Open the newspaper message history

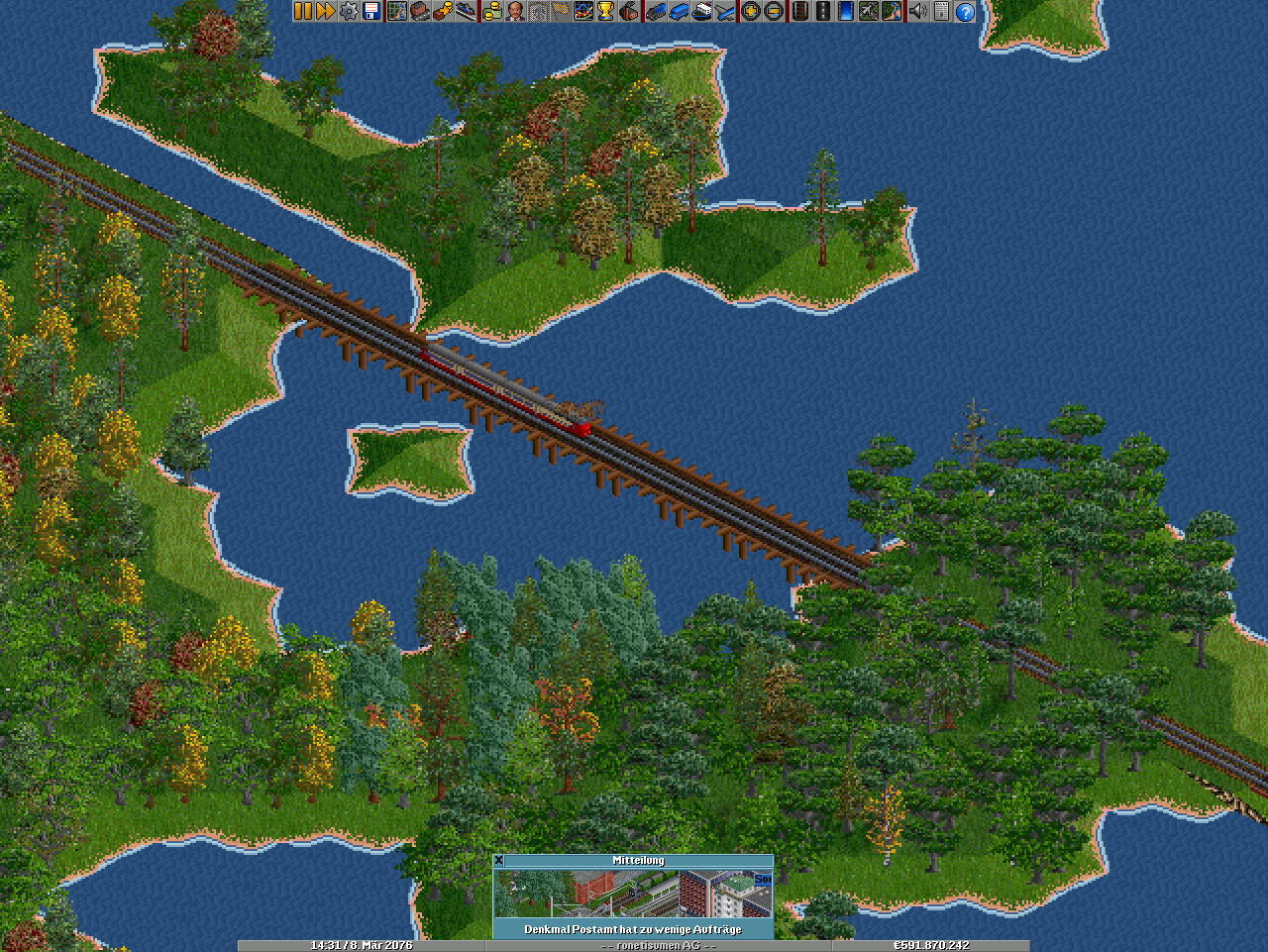click(x=941, y=11)
